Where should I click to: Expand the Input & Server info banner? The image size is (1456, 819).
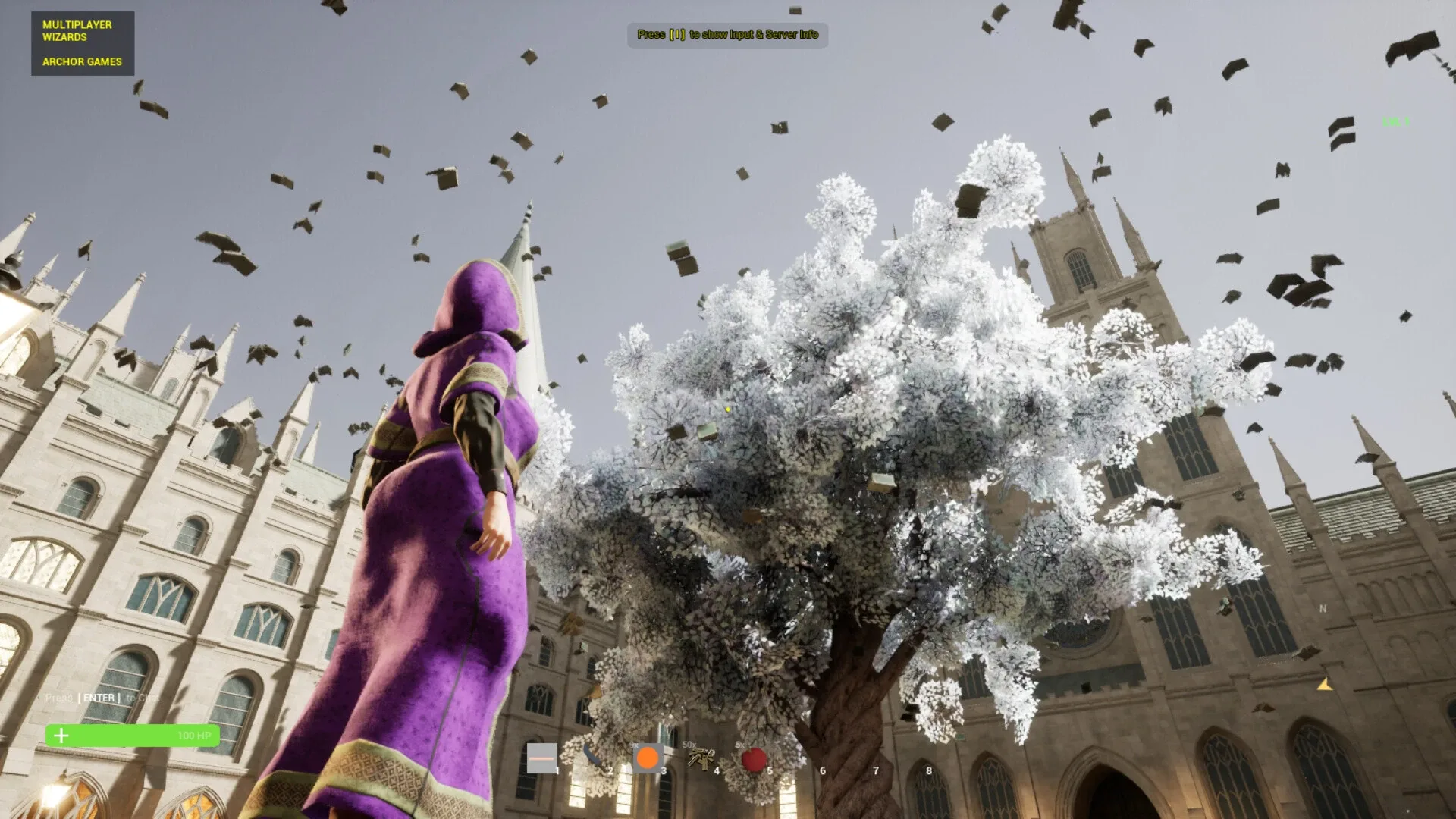pyautogui.click(x=728, y=35)
